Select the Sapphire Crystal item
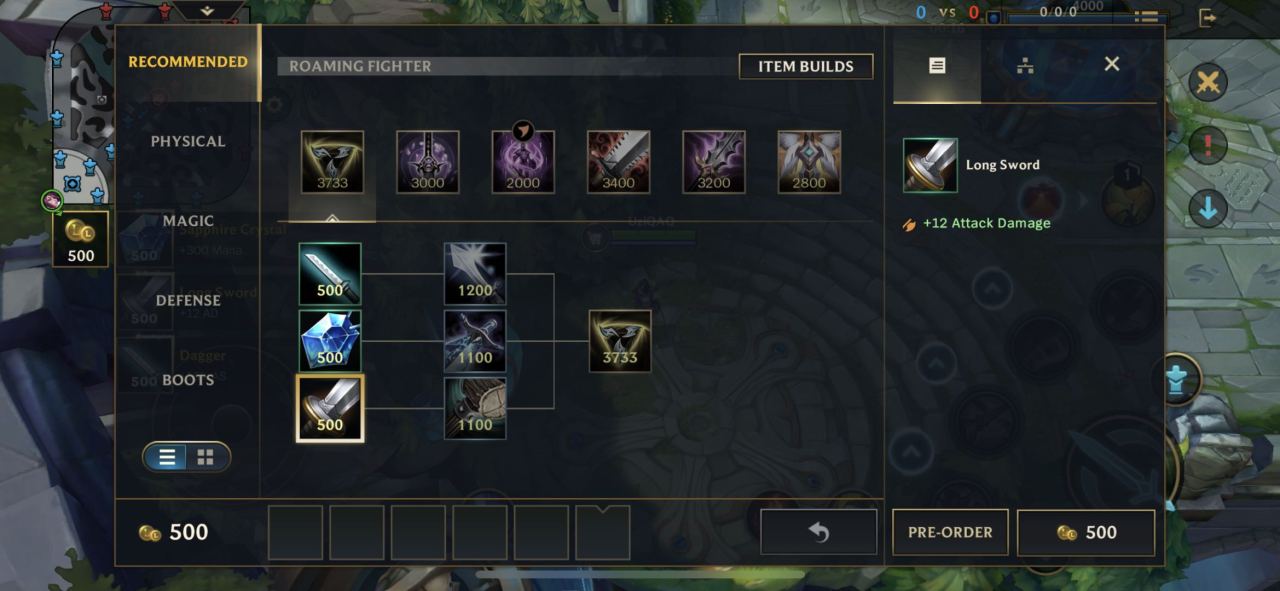Image resolution: width=1280 pixels, height=591 pixels. 330,340
